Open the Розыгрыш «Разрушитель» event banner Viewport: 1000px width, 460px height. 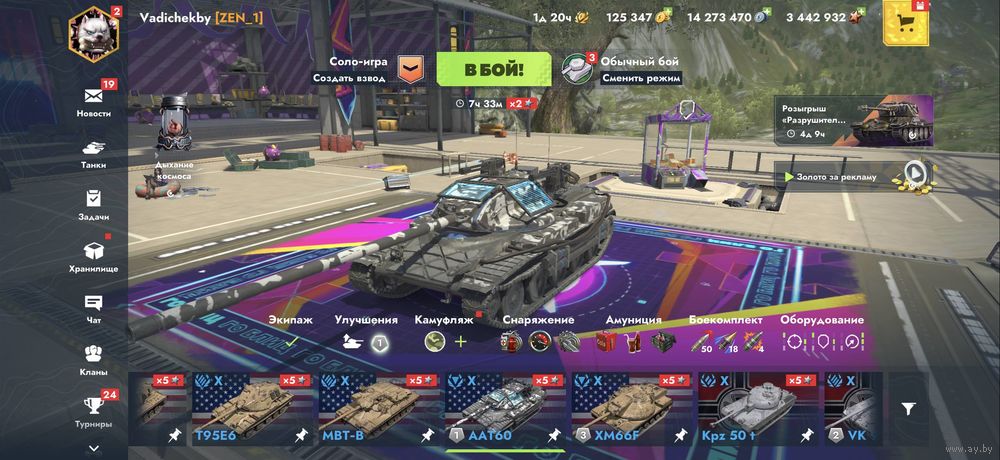point(856,121)
